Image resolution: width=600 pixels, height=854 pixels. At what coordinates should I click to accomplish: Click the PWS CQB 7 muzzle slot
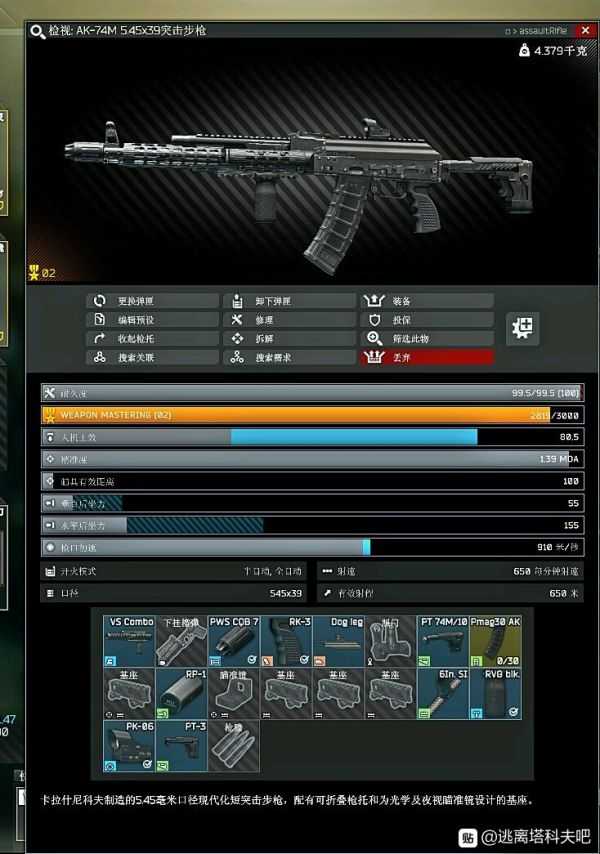tap(233, 642)
